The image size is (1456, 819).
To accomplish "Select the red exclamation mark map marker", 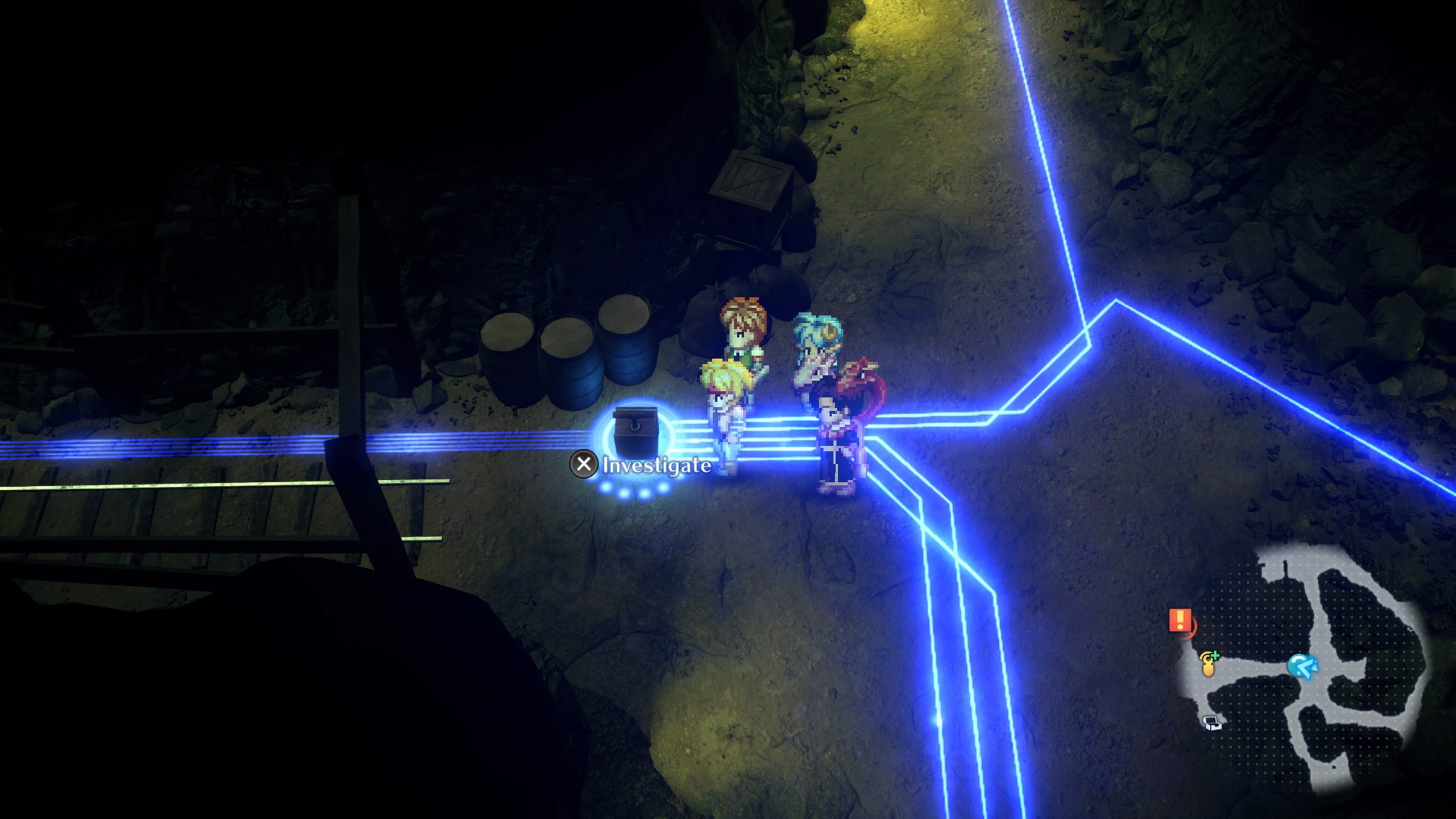I will (x=1180, y=620).
